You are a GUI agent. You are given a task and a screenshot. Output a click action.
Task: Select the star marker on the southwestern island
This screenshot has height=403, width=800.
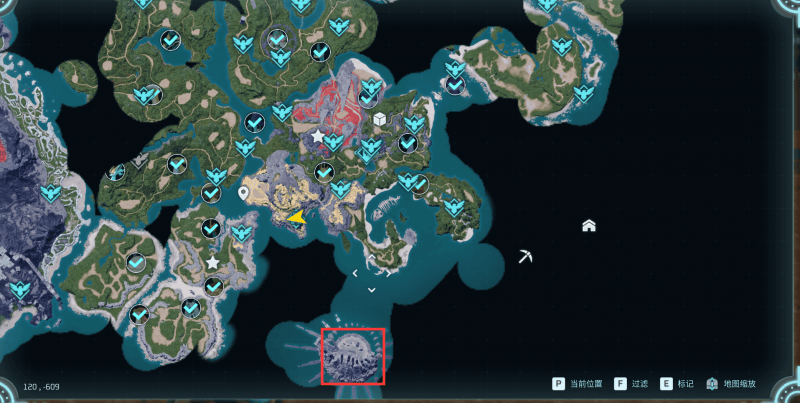(212, 262)
